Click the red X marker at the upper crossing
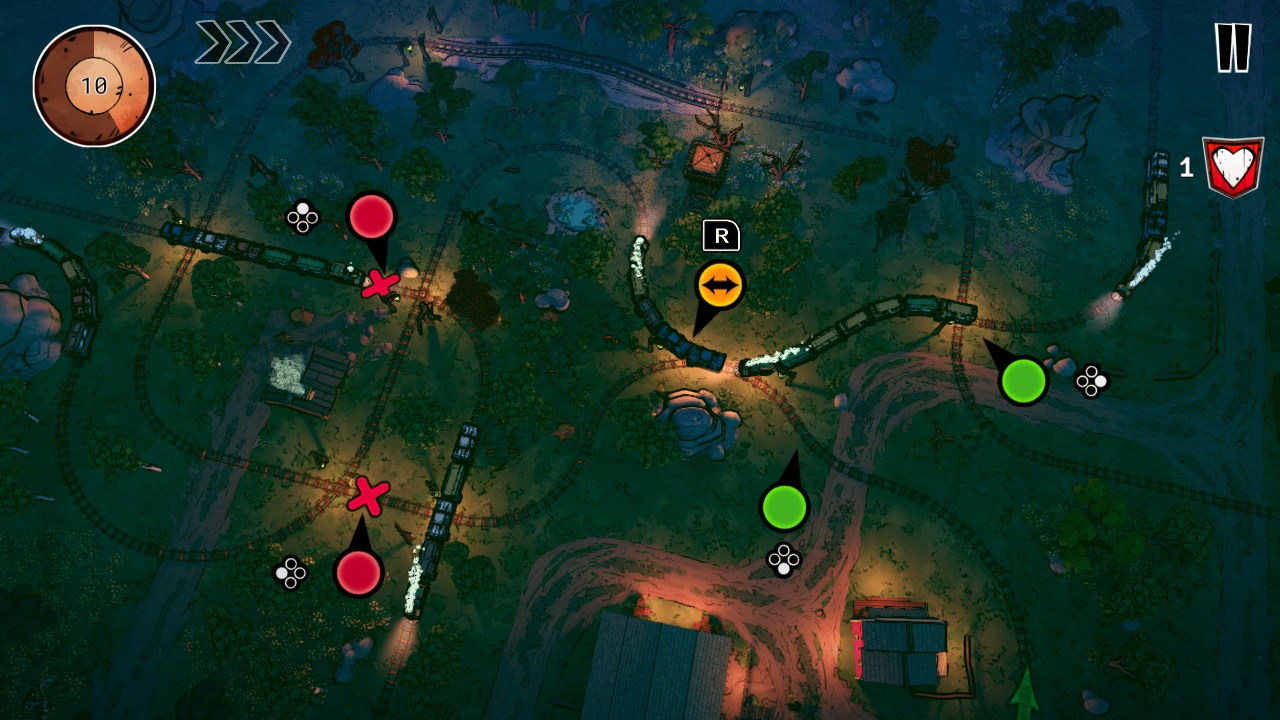 [x=381, y=283]
